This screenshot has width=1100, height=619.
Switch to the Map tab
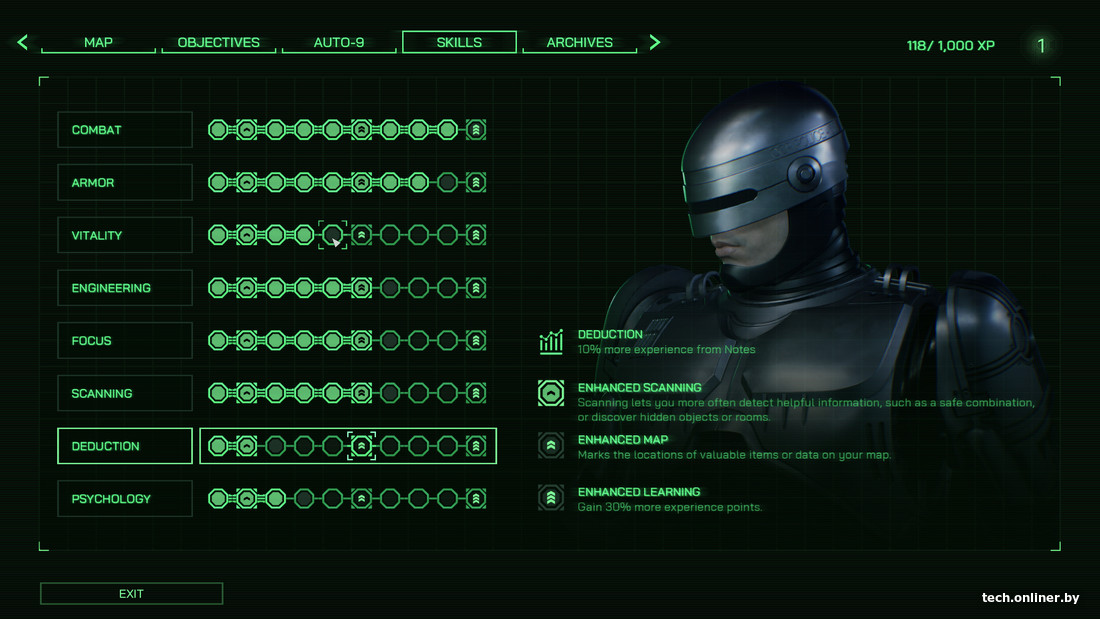point(98,43)
